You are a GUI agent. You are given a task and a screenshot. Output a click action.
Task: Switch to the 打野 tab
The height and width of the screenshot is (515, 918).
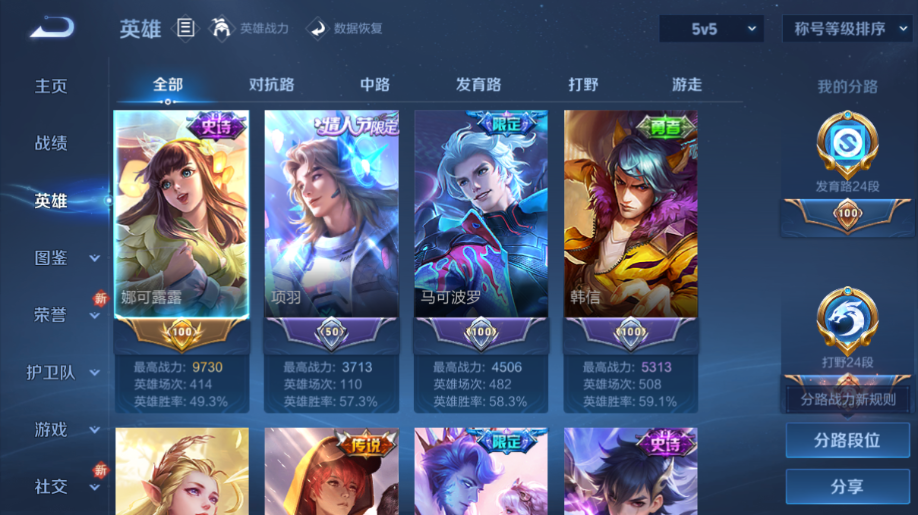pos(583,85)
